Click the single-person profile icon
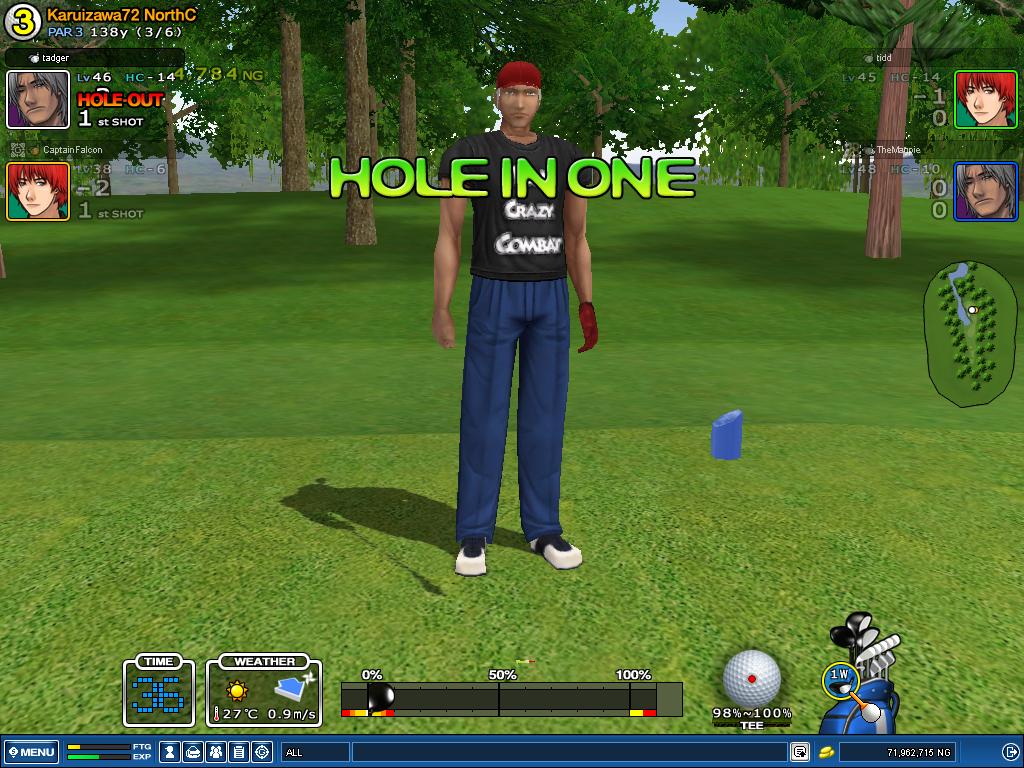 click(x=171, y=752)
